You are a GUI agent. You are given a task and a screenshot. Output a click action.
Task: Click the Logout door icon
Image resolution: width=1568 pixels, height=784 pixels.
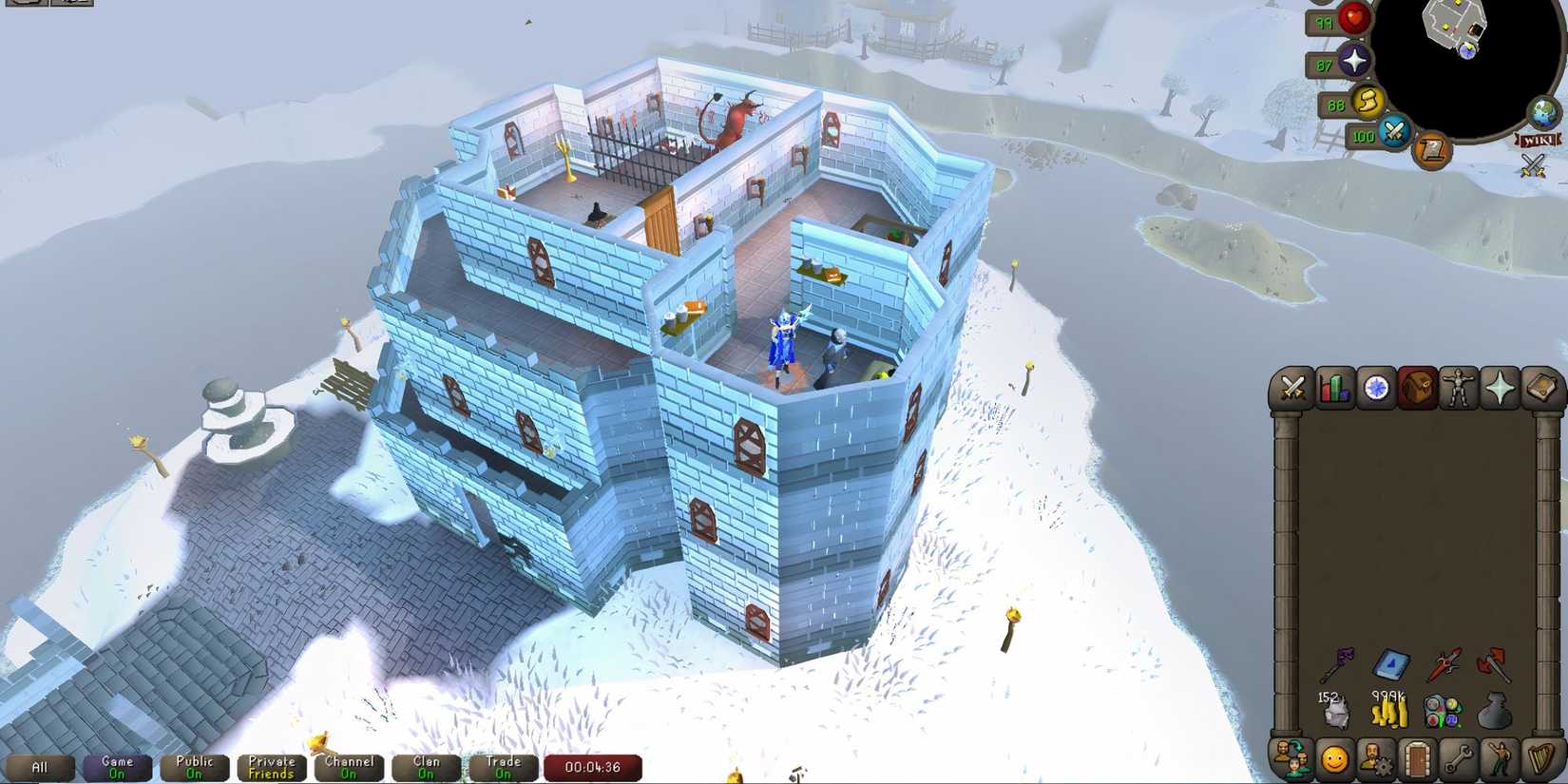tap(1416, 760)
